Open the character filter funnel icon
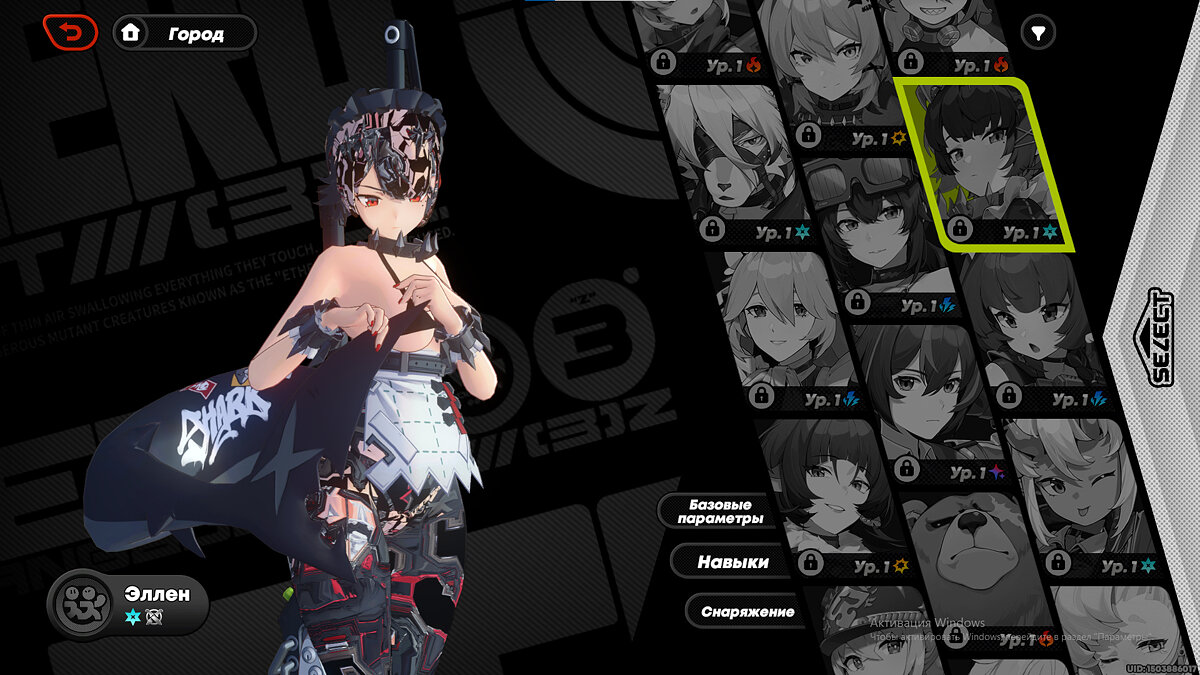 [x=1039, y=33]
